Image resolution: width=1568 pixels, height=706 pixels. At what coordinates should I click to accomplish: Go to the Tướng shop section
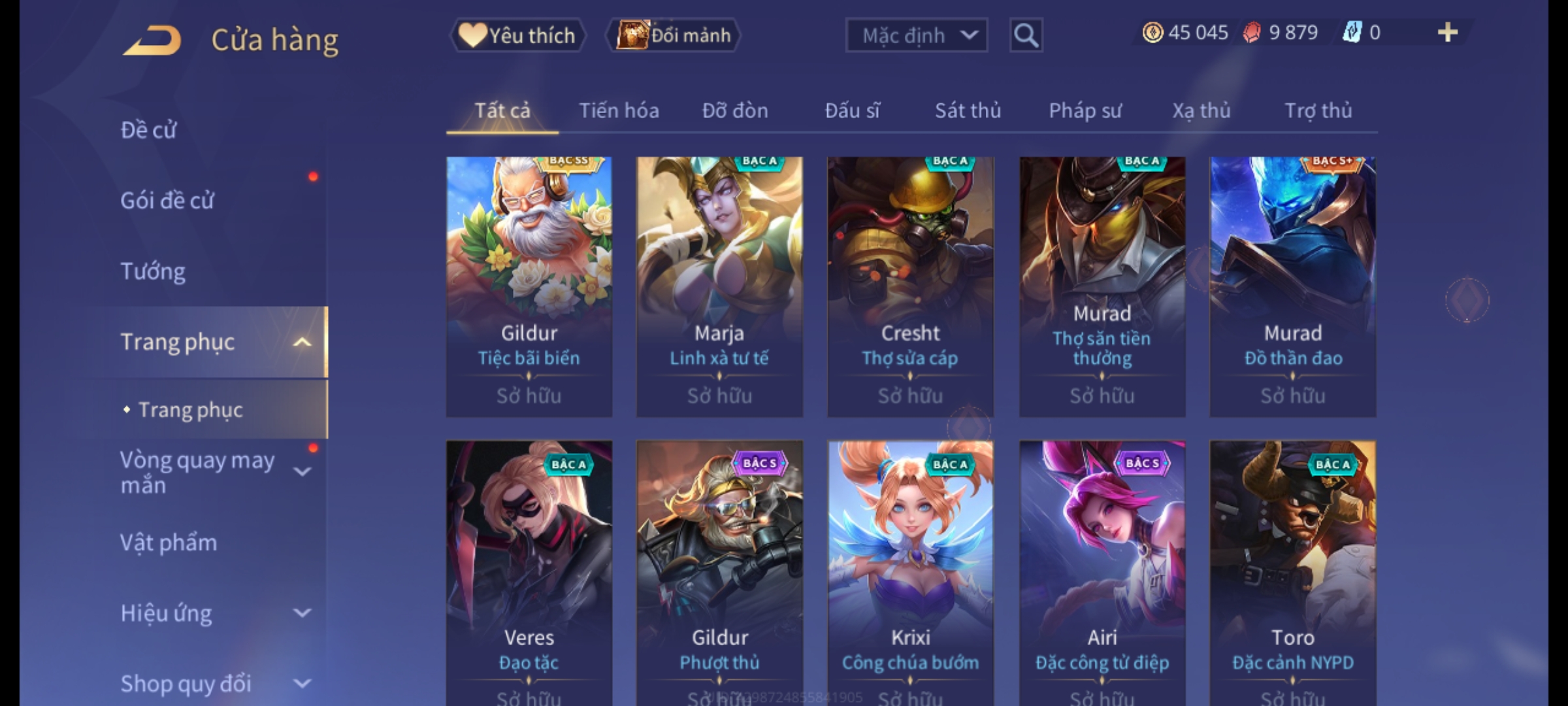(153, 271)
